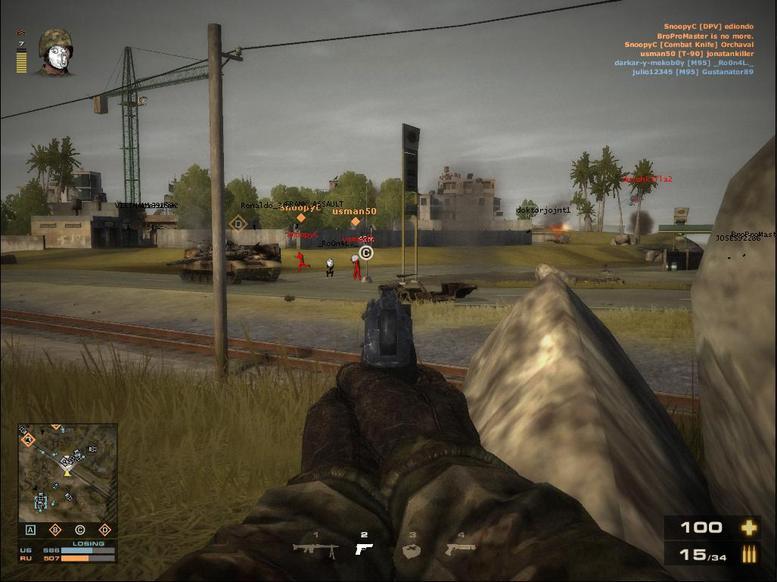Select capture point A flag icon

coord(31,529)
